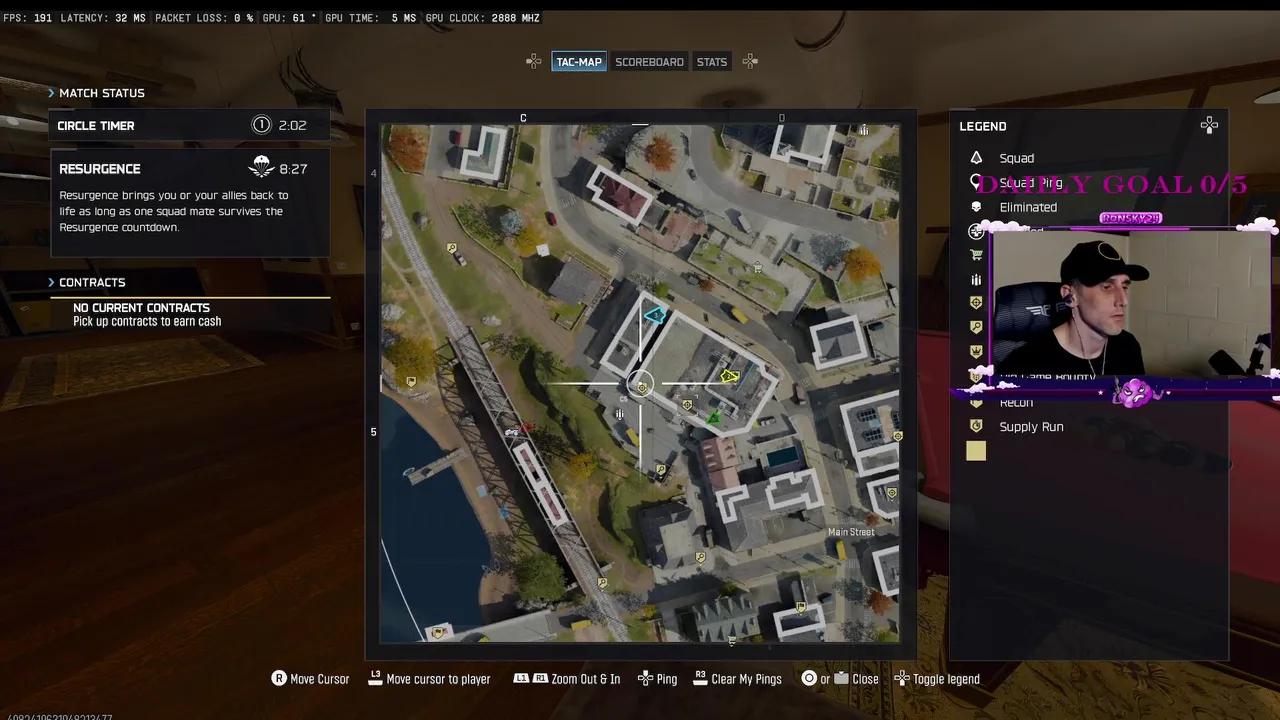
Task: Click the parachute icon beside the Resurgence timer
Action: click(x=261, y=165)
